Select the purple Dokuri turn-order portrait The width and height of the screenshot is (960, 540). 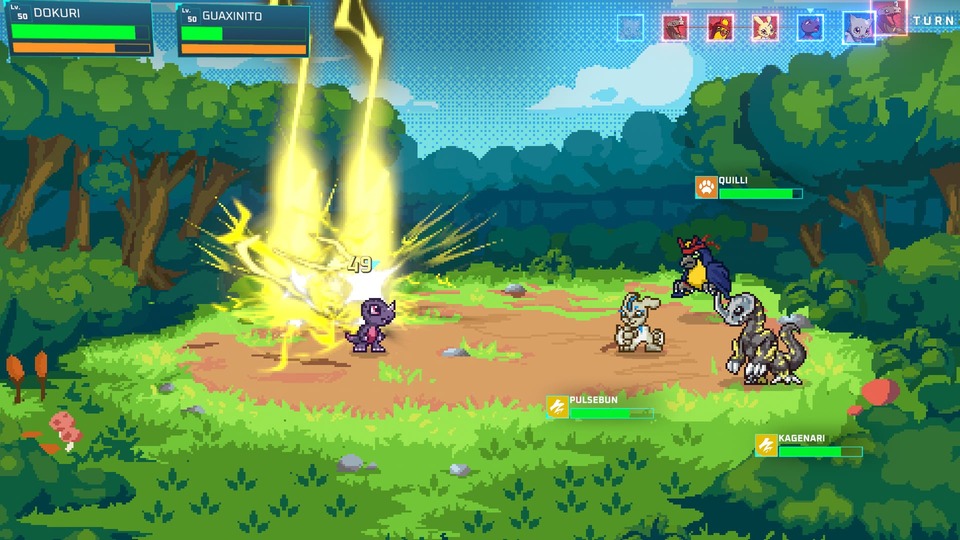pyautogui.click(x=810, y=27)
